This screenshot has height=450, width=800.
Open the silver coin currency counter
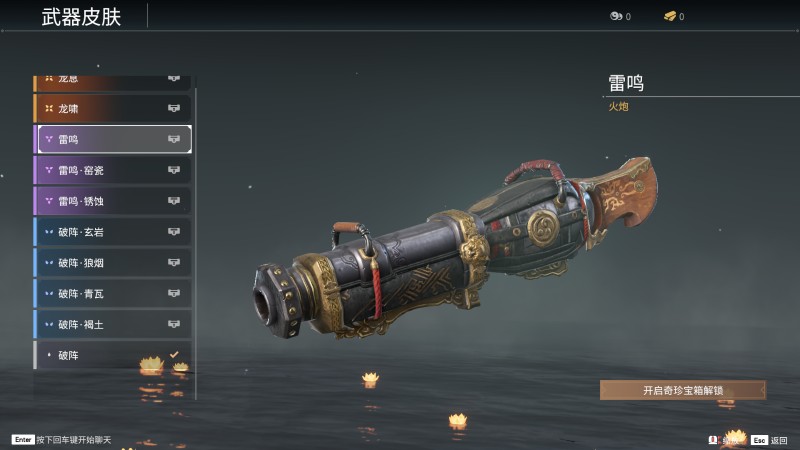pos(620,16)
